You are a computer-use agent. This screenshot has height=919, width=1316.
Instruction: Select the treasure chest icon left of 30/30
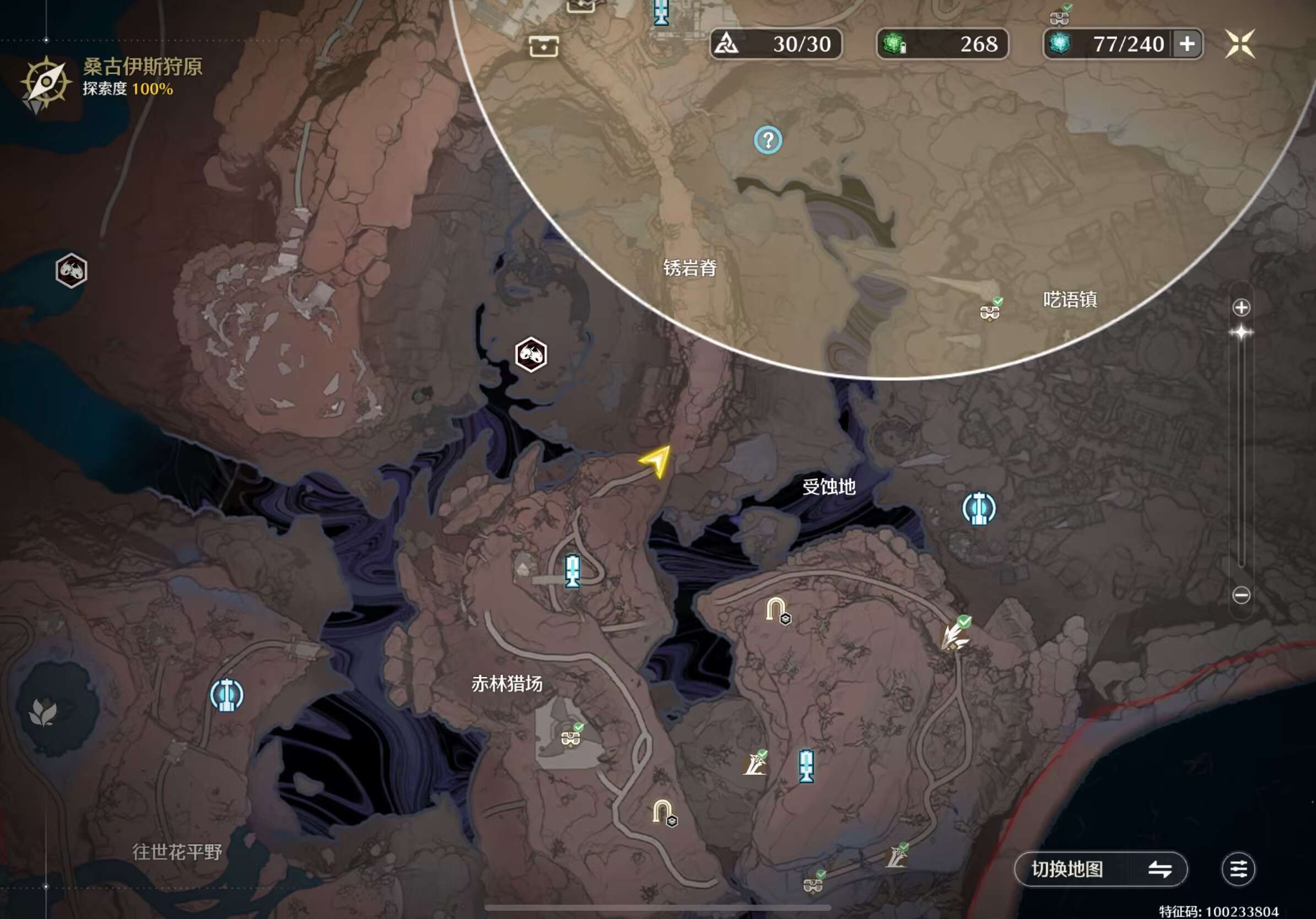(543, 46)
